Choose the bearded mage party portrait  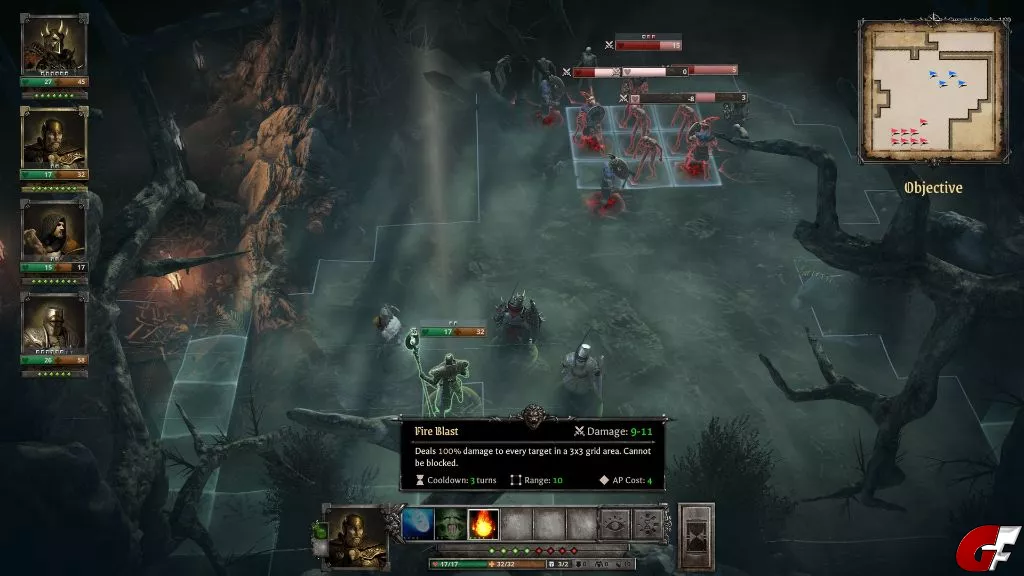(54, 138)
